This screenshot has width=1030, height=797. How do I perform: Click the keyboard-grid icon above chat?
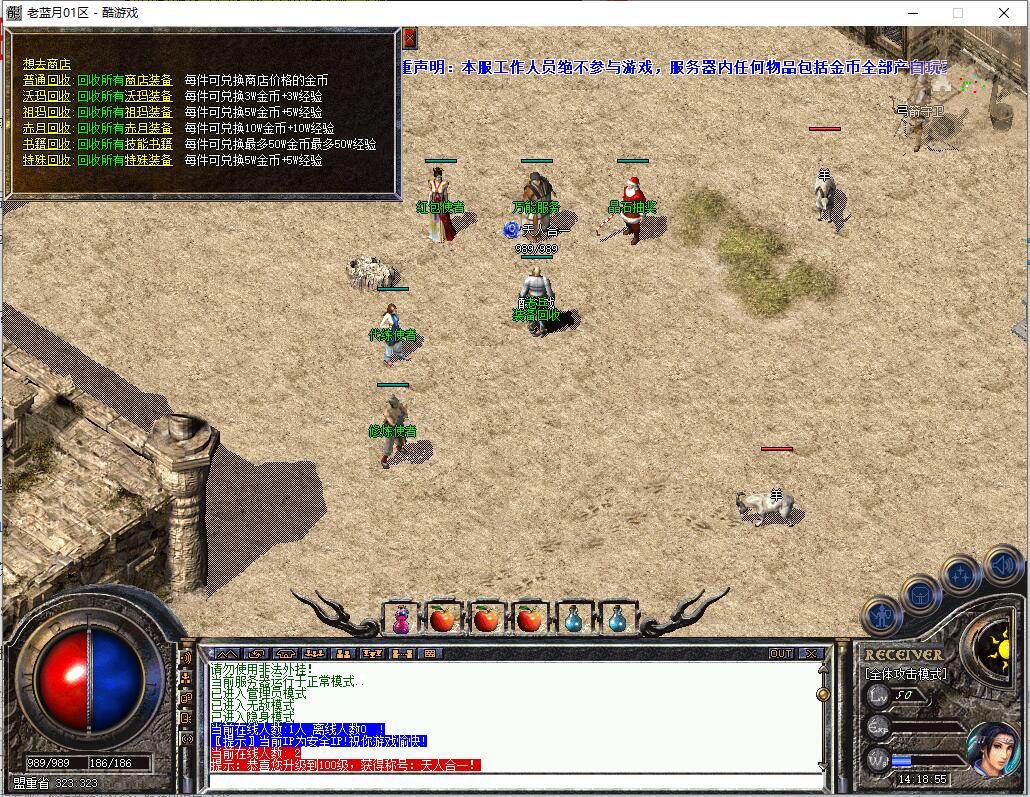pos(431,653)
